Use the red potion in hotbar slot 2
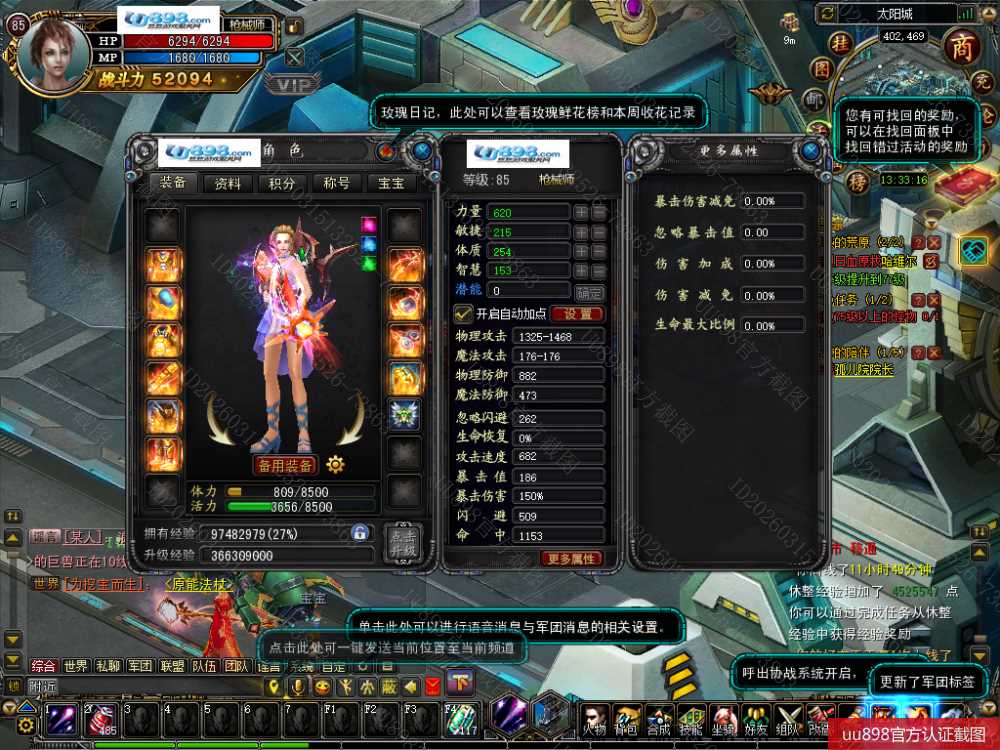Viewport: 1000px width, 750px height. click(103, 720)
